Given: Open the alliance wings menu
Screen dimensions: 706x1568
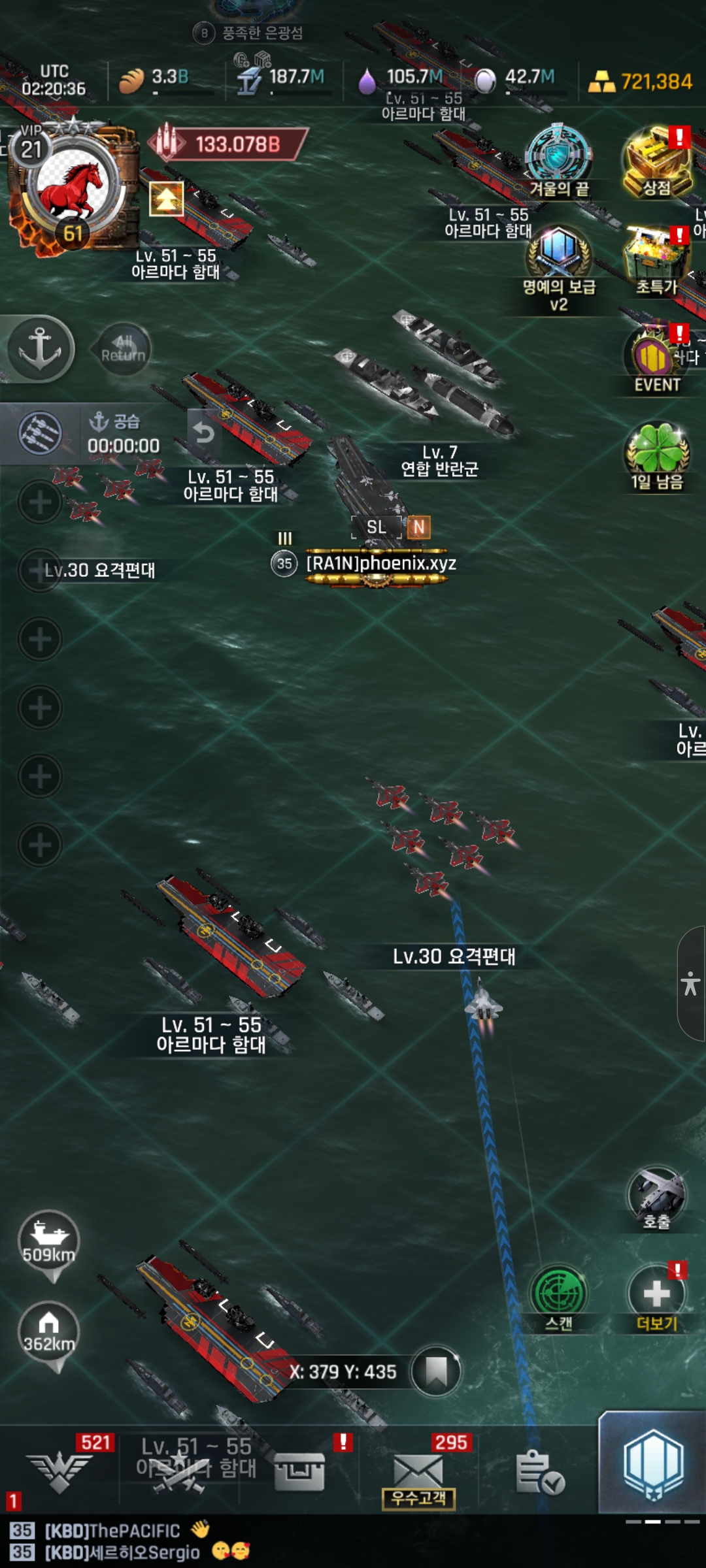Looking at the screenshot, I should [60, 1470].
